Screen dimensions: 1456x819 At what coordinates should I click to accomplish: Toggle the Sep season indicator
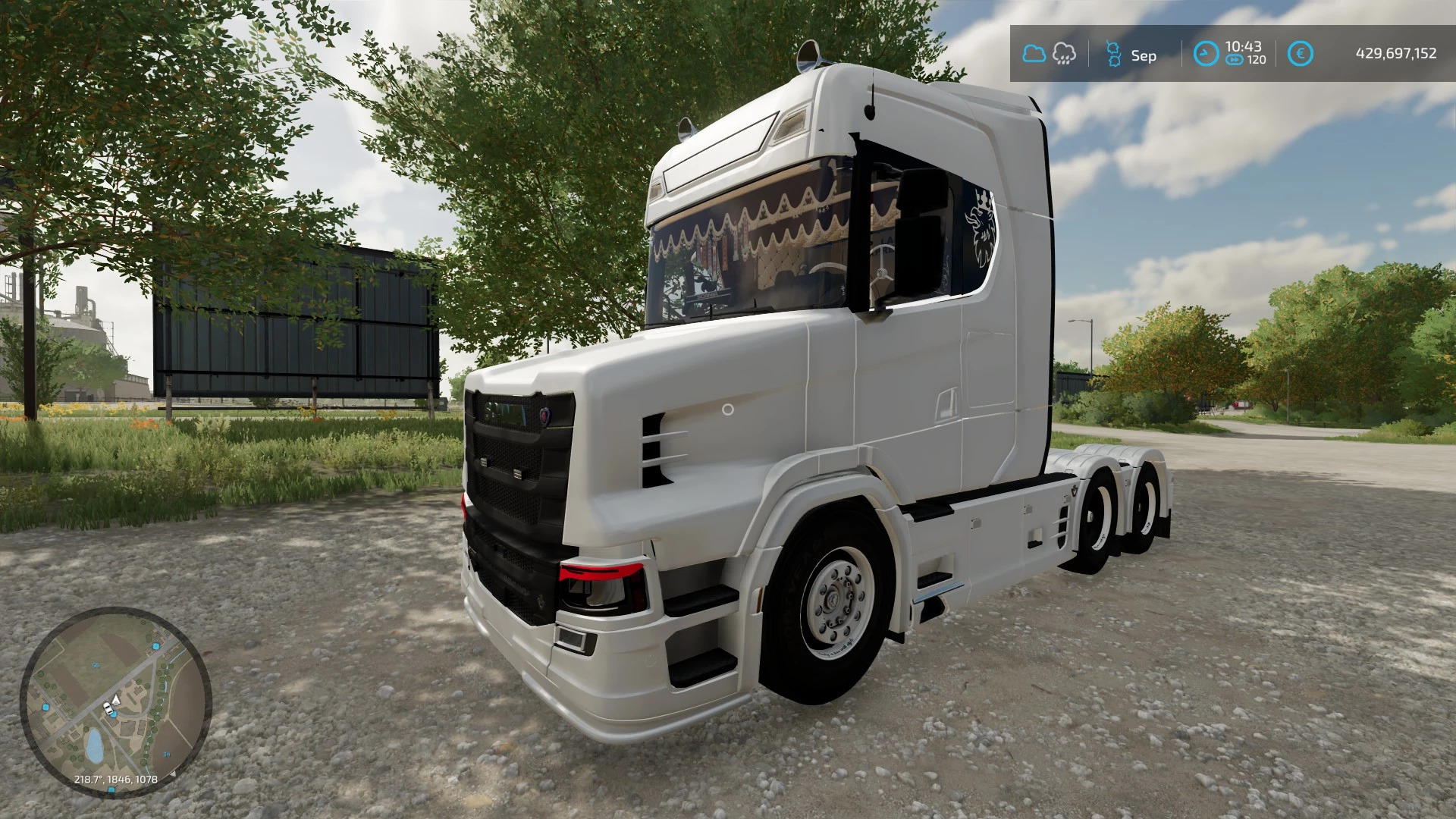1144,55
